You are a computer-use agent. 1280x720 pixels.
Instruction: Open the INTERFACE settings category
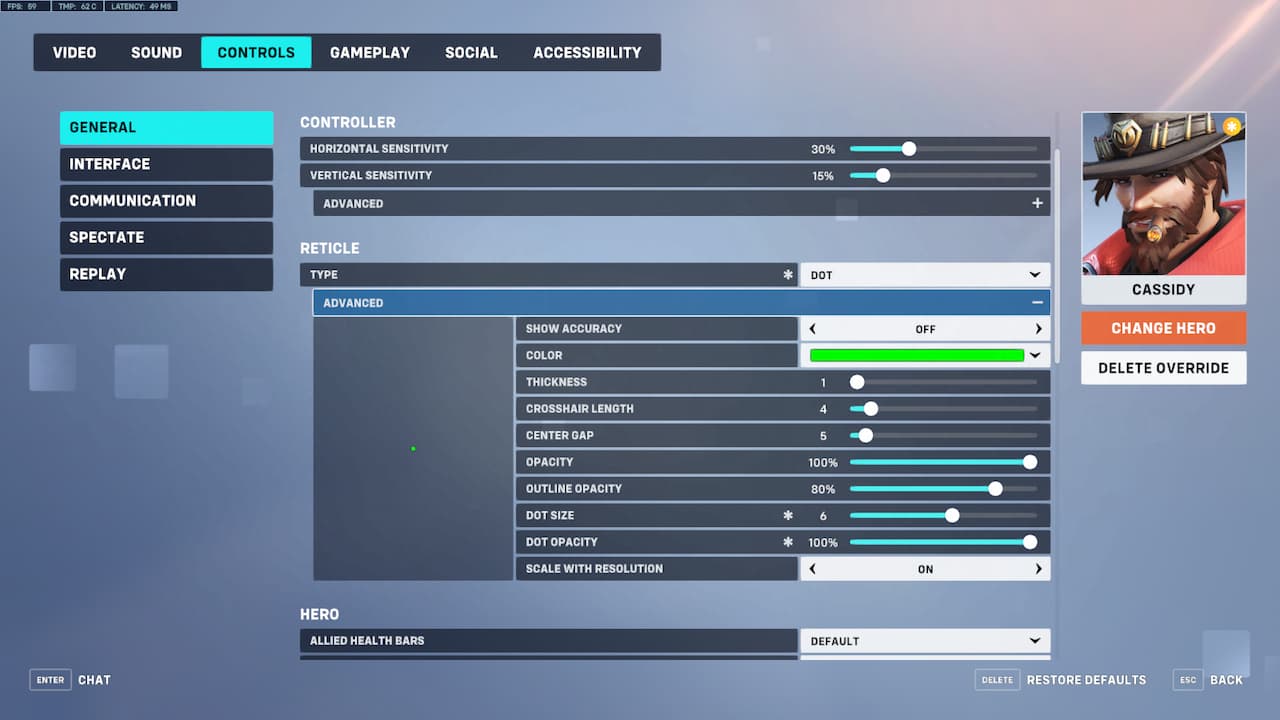coord(166,164)
